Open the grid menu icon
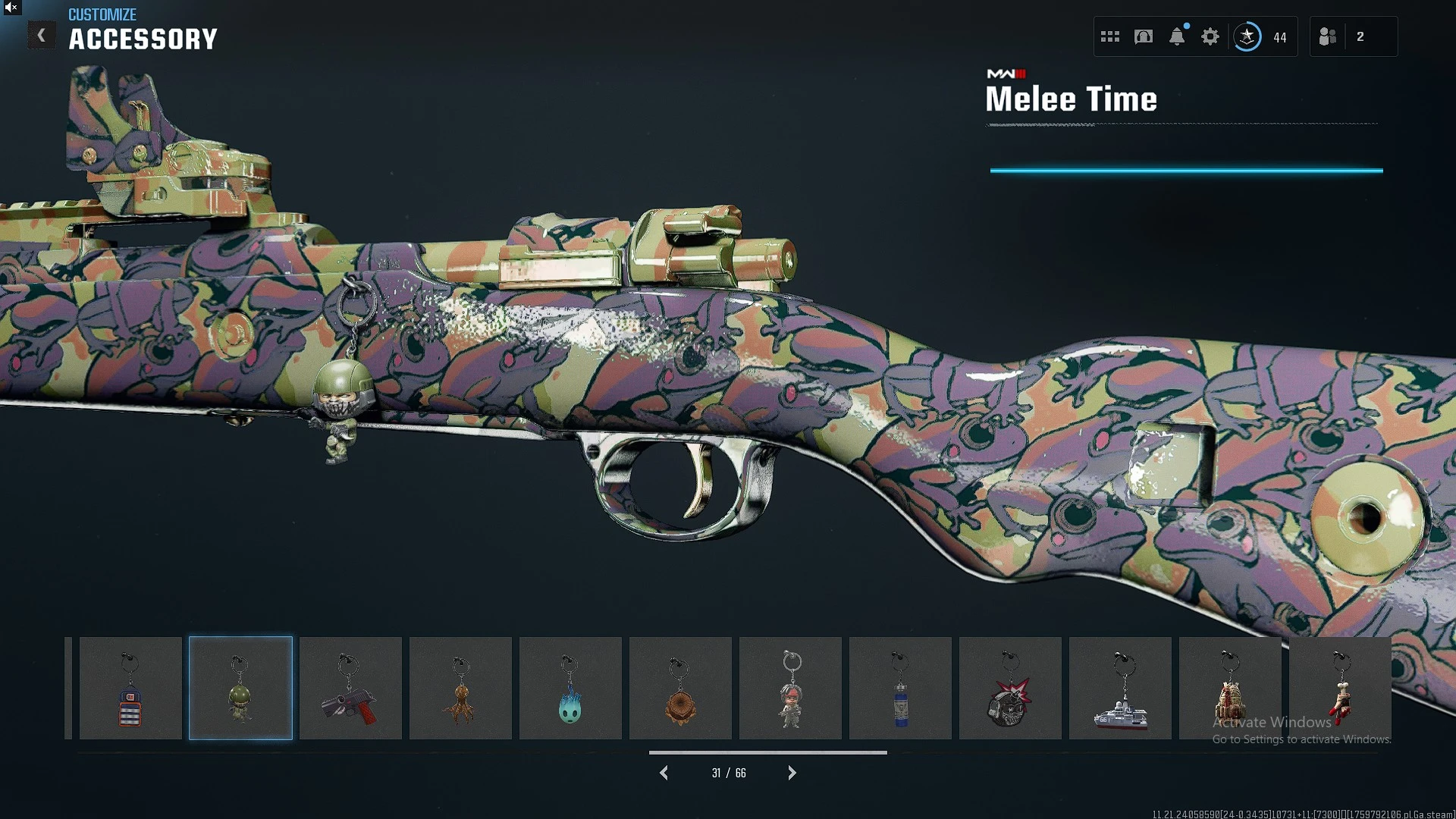 [x=1110, y=36]
